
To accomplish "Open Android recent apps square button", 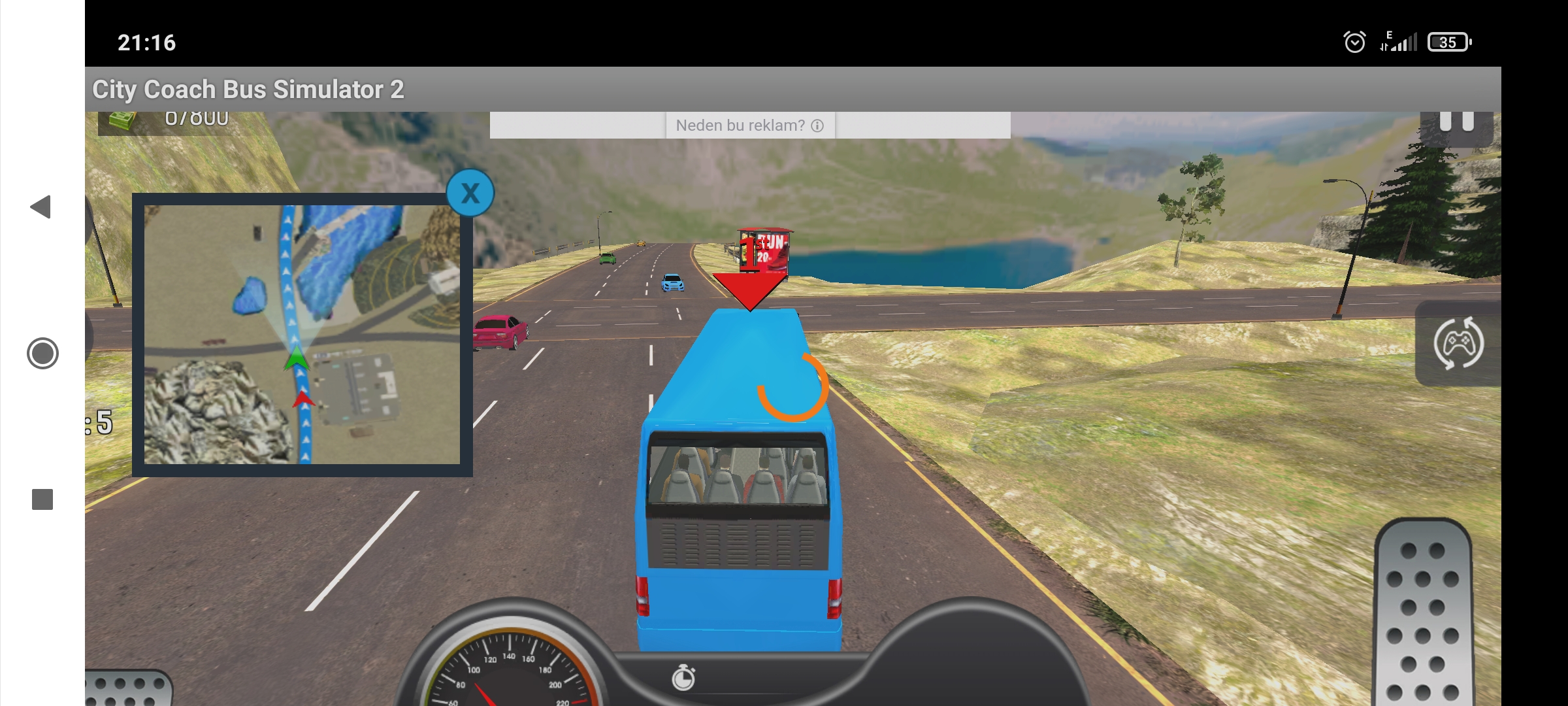I will [42, 499].
